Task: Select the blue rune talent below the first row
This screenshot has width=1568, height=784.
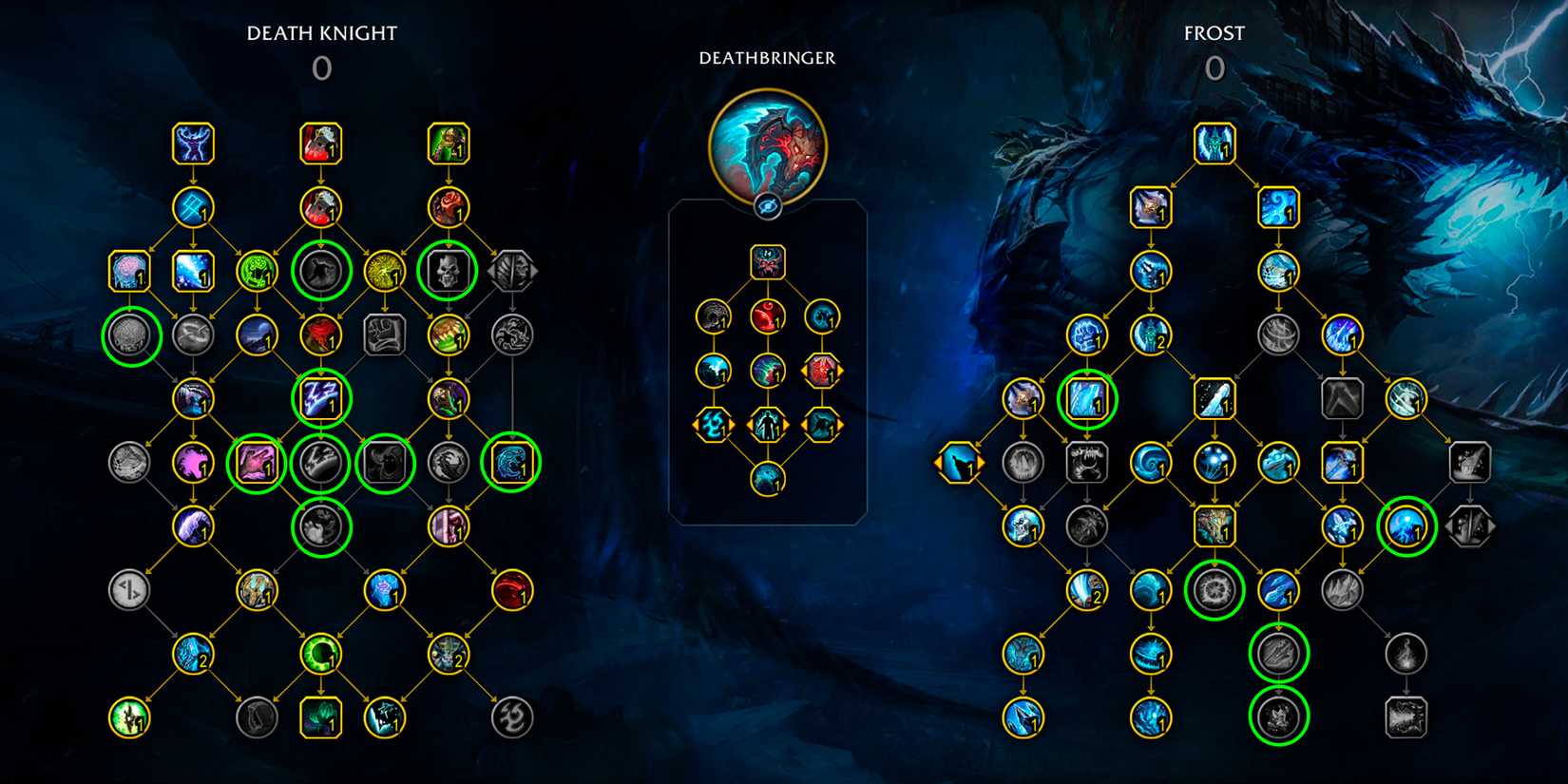Action: [193, 207]
